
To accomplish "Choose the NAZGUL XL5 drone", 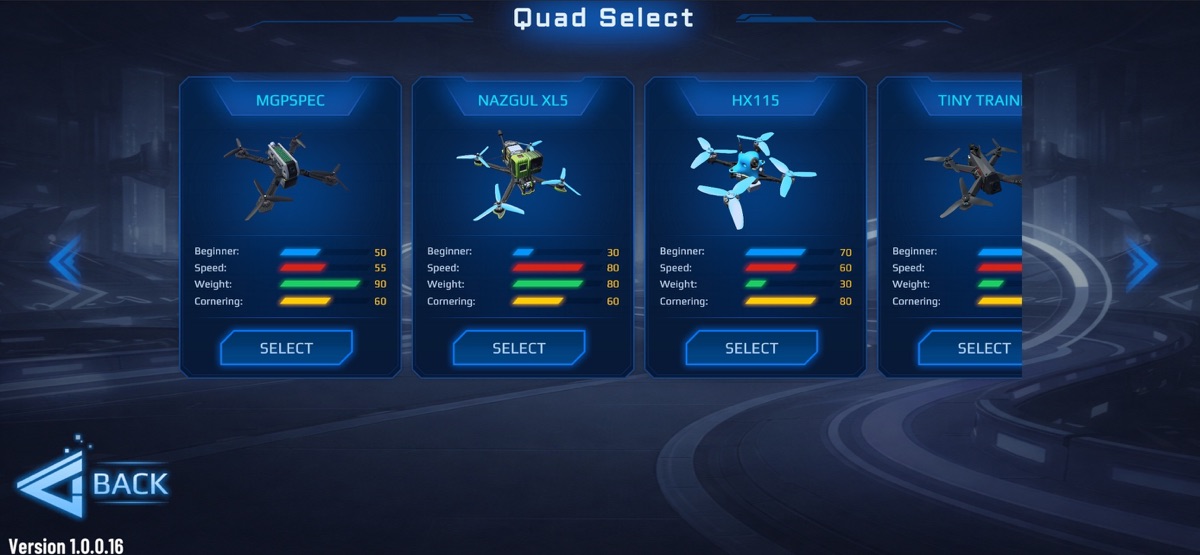I will [x=518, y=348].
